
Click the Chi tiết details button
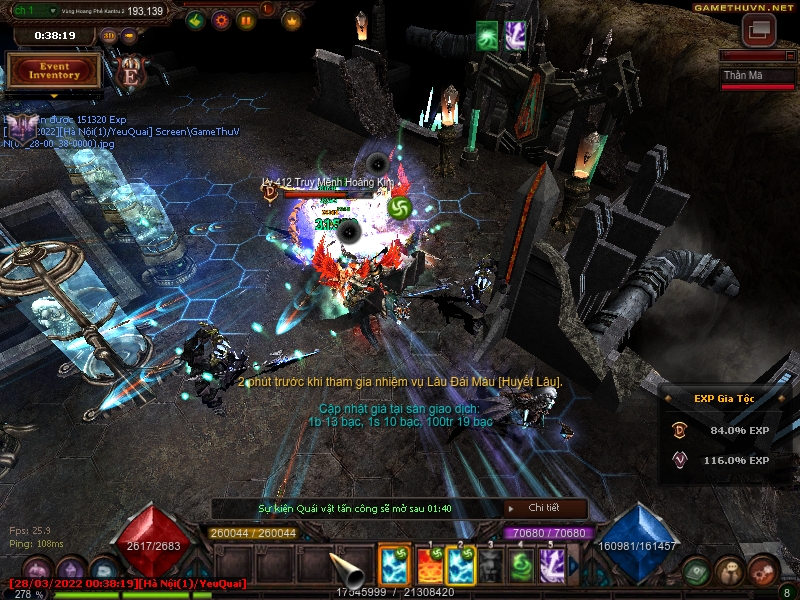click(543, 508)
